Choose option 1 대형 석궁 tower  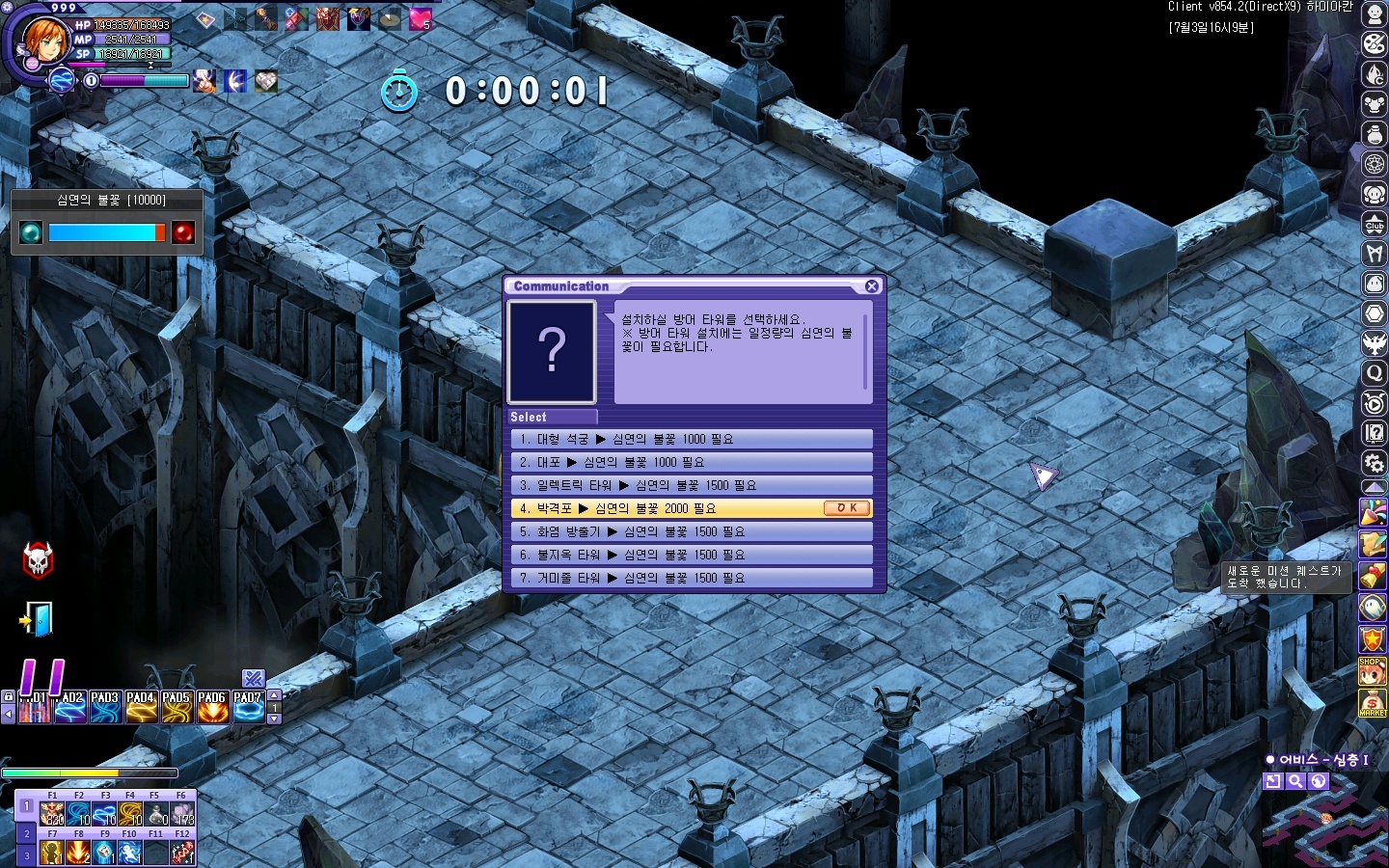(691, 439)
